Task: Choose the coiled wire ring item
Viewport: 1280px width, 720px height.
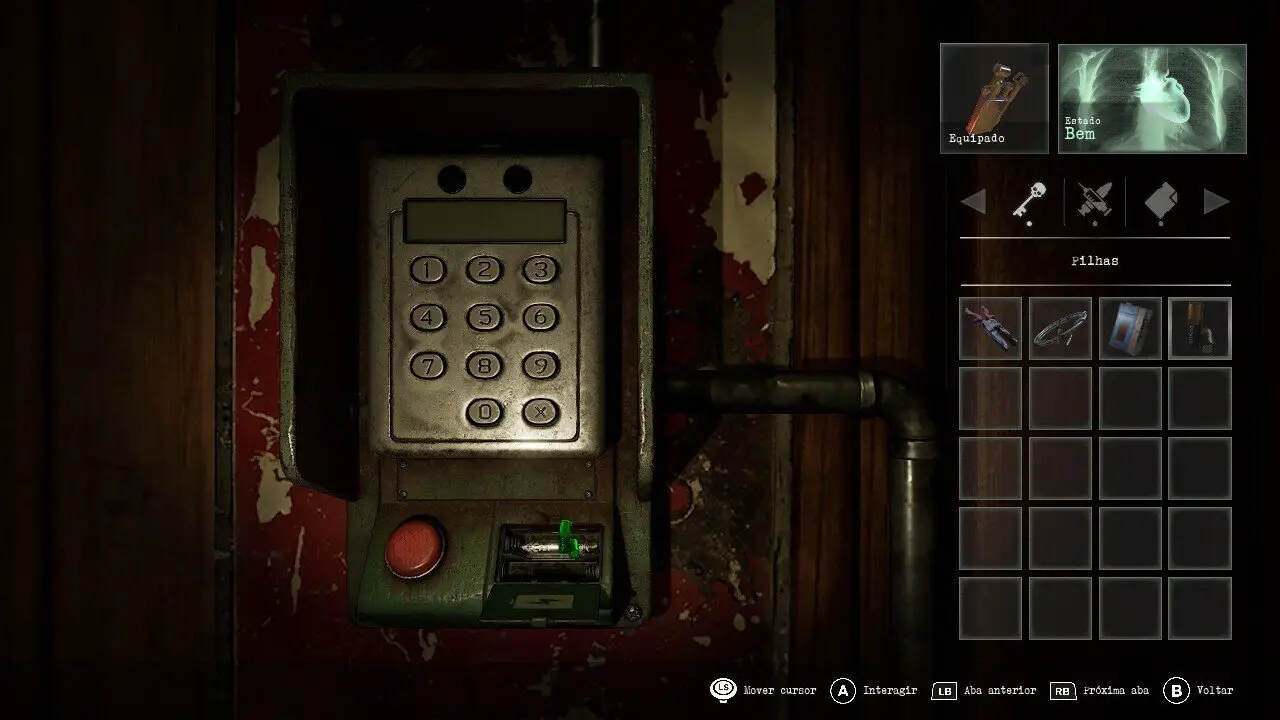Action: (x=1060, y=328)
